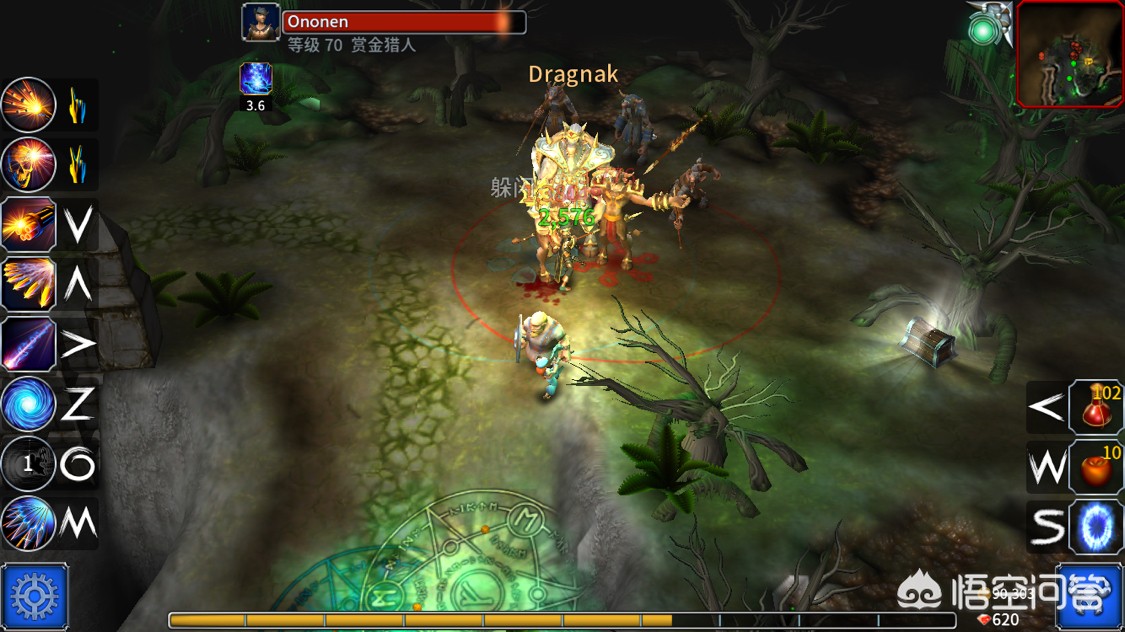Image resolution: width=1125 pixels, height=632 pixels.
Task: Use the flaming skull ability
Action: (x=28, y=165)
